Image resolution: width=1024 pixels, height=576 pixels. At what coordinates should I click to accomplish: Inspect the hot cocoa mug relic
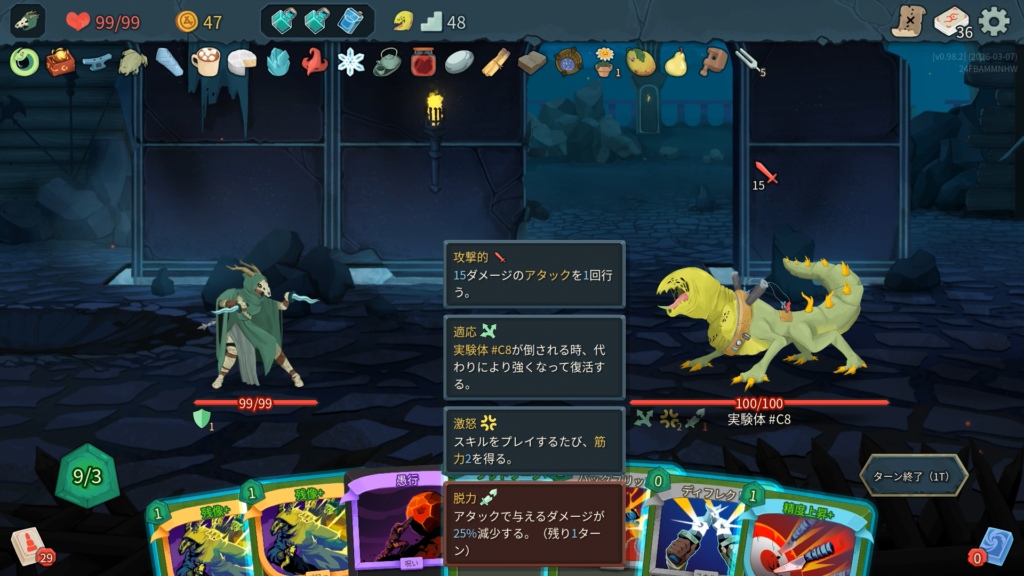(206, 62)
